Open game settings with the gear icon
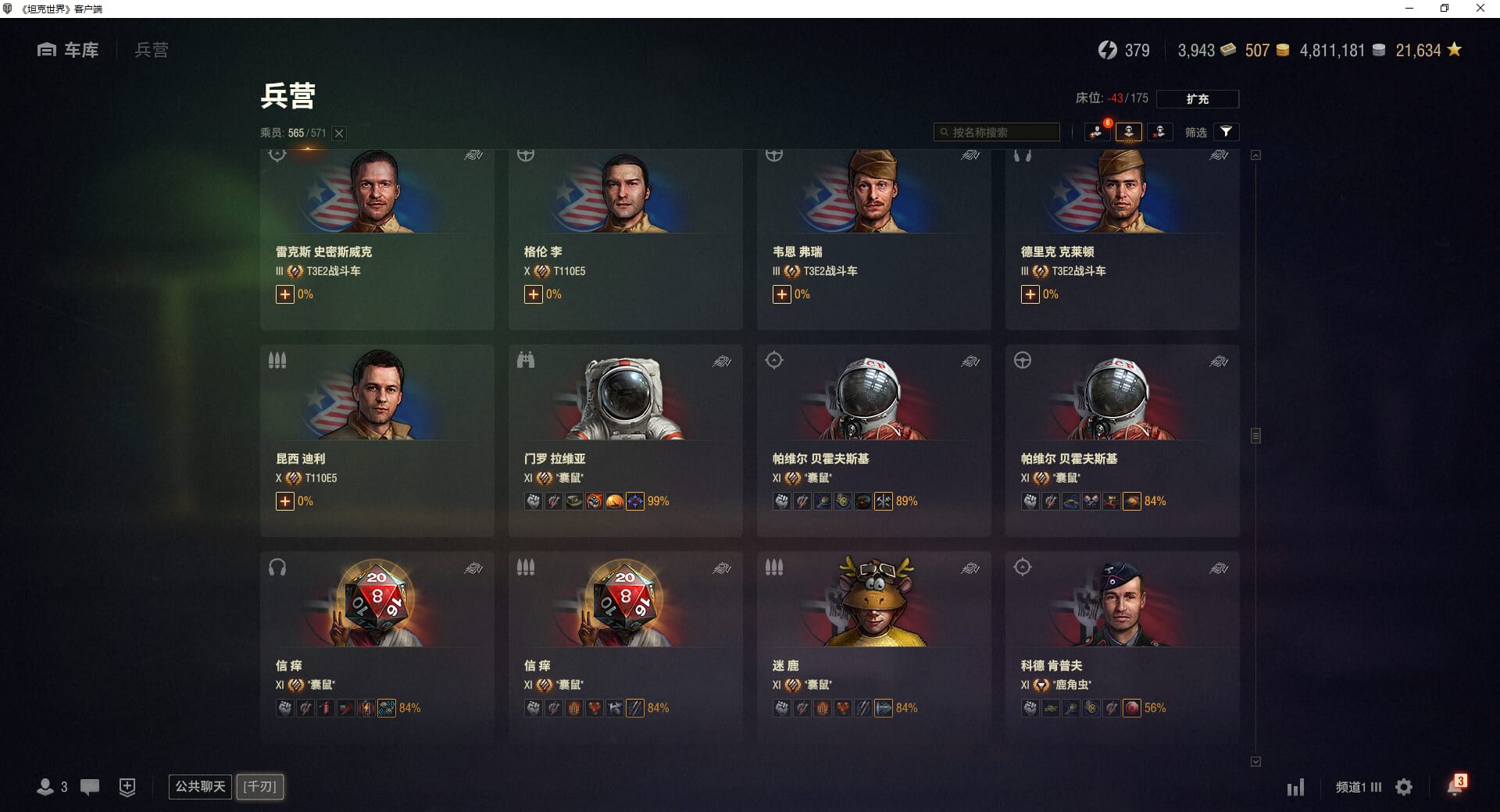Viewport: 1500px width, 812px height. pos(1404,787)
